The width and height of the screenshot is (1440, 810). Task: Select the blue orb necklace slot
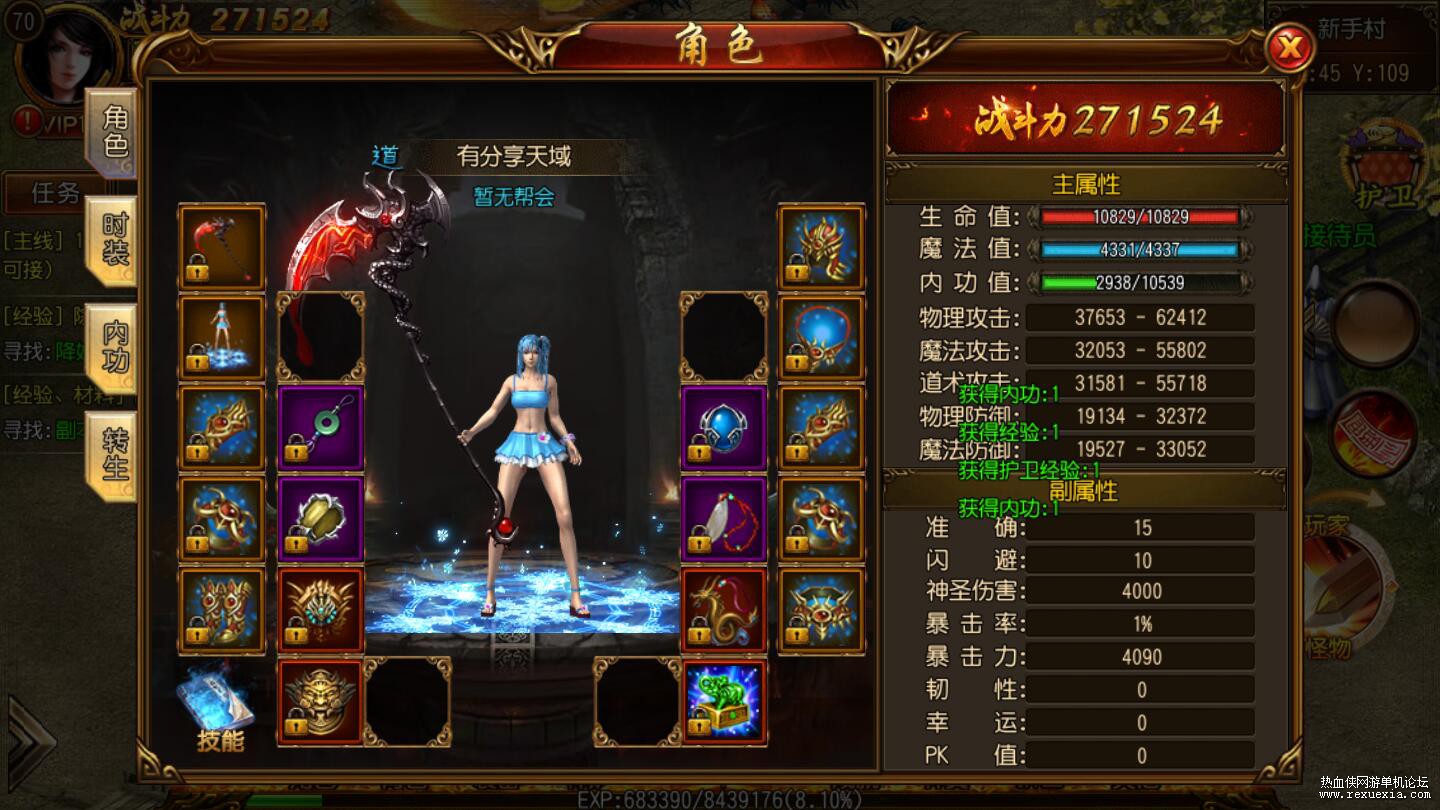[822, 338]
